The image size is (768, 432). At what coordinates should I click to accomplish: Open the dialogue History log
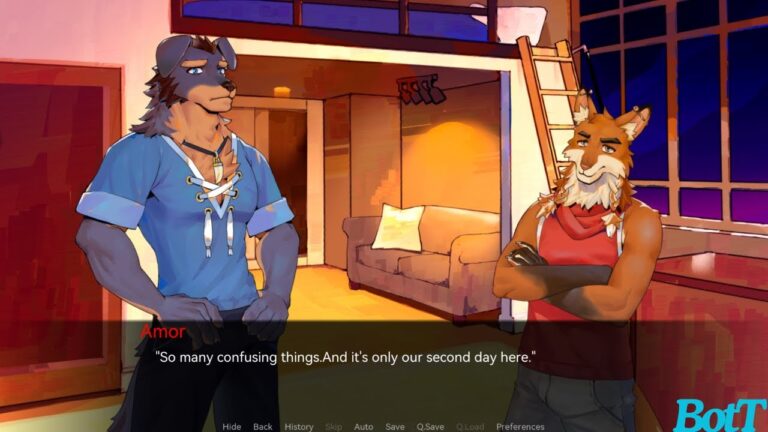[x=299, y=427]
